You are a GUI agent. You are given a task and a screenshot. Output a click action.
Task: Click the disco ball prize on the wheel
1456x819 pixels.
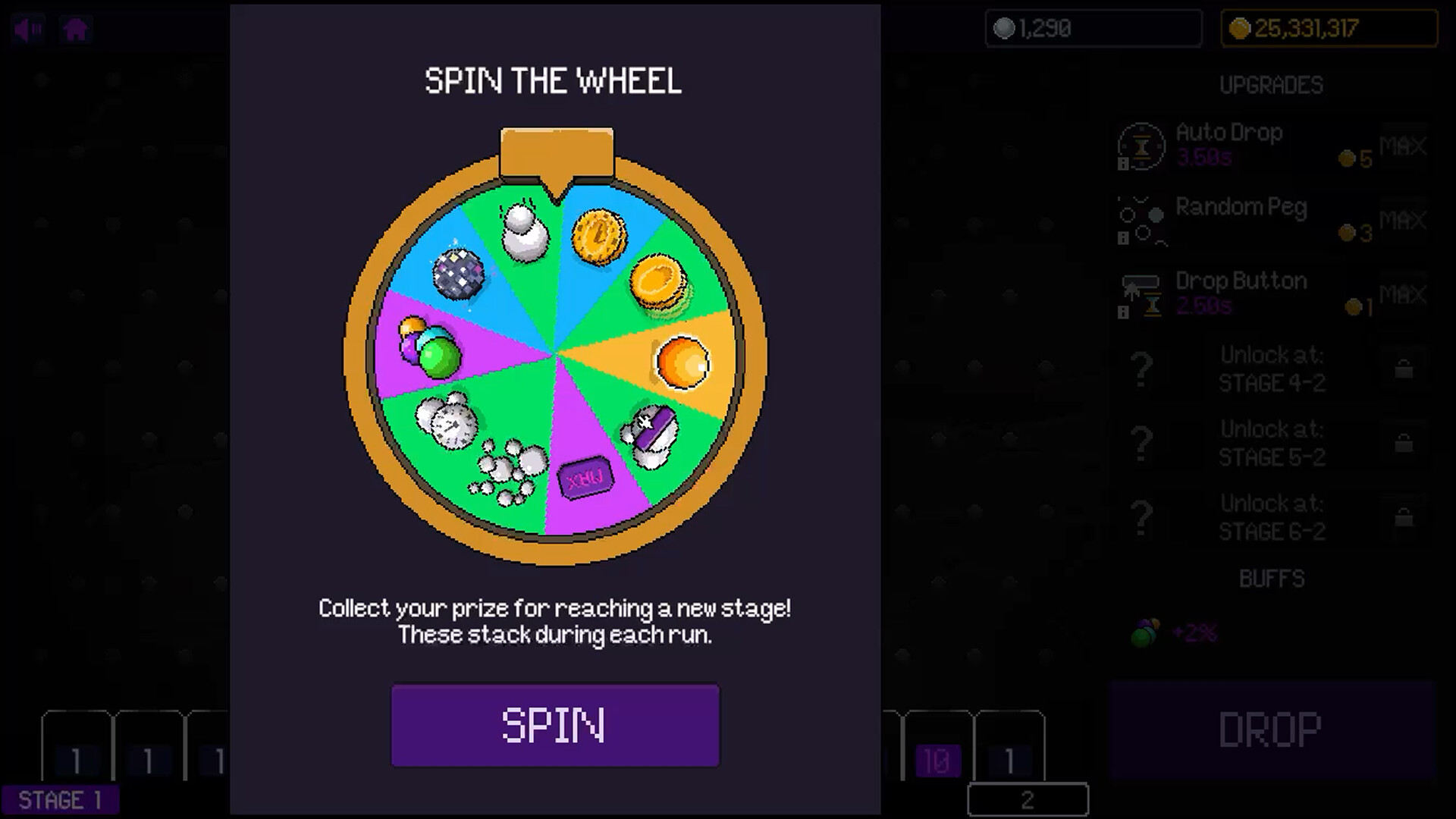(459, 273)
